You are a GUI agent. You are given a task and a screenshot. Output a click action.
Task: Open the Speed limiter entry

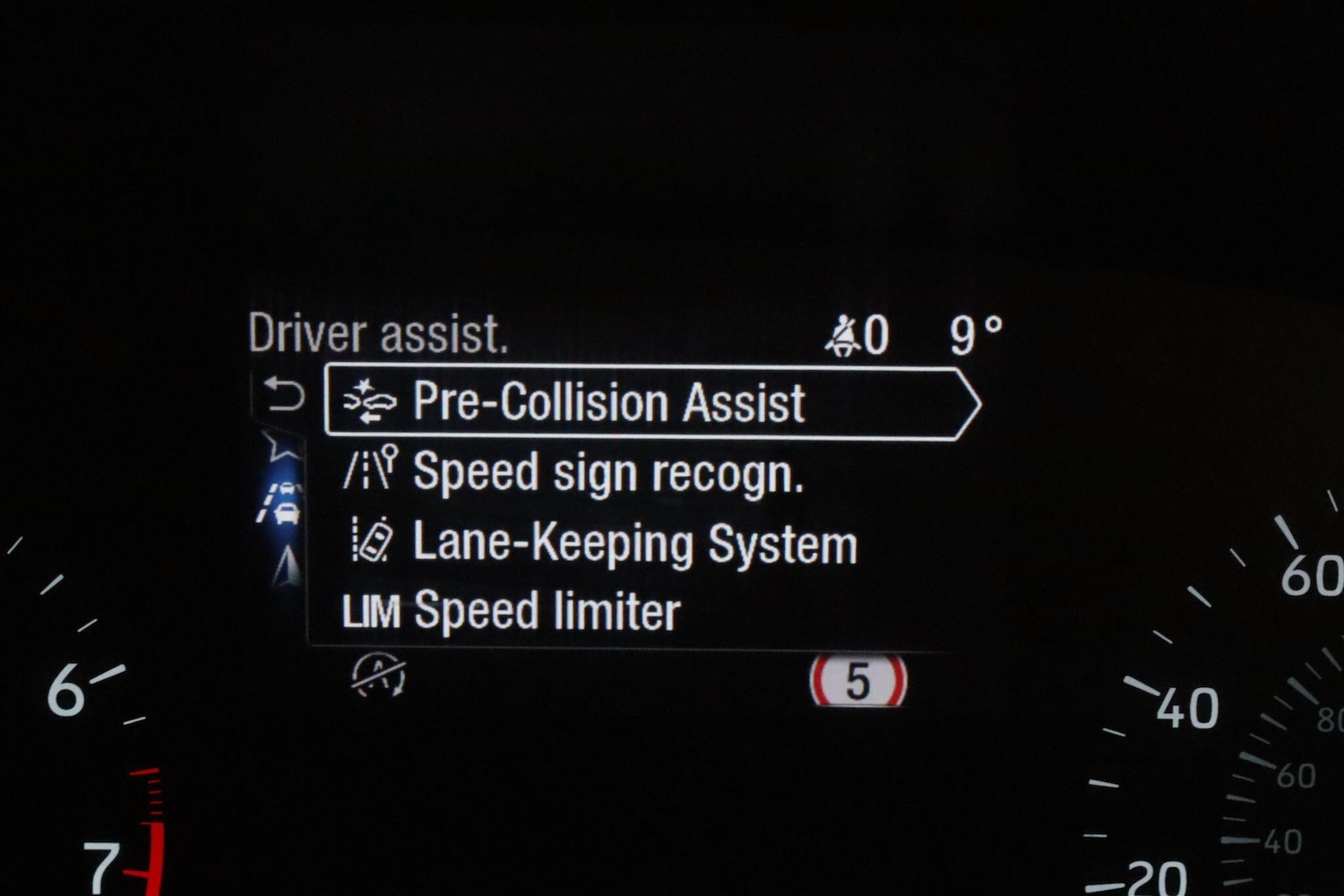[547, 612]
